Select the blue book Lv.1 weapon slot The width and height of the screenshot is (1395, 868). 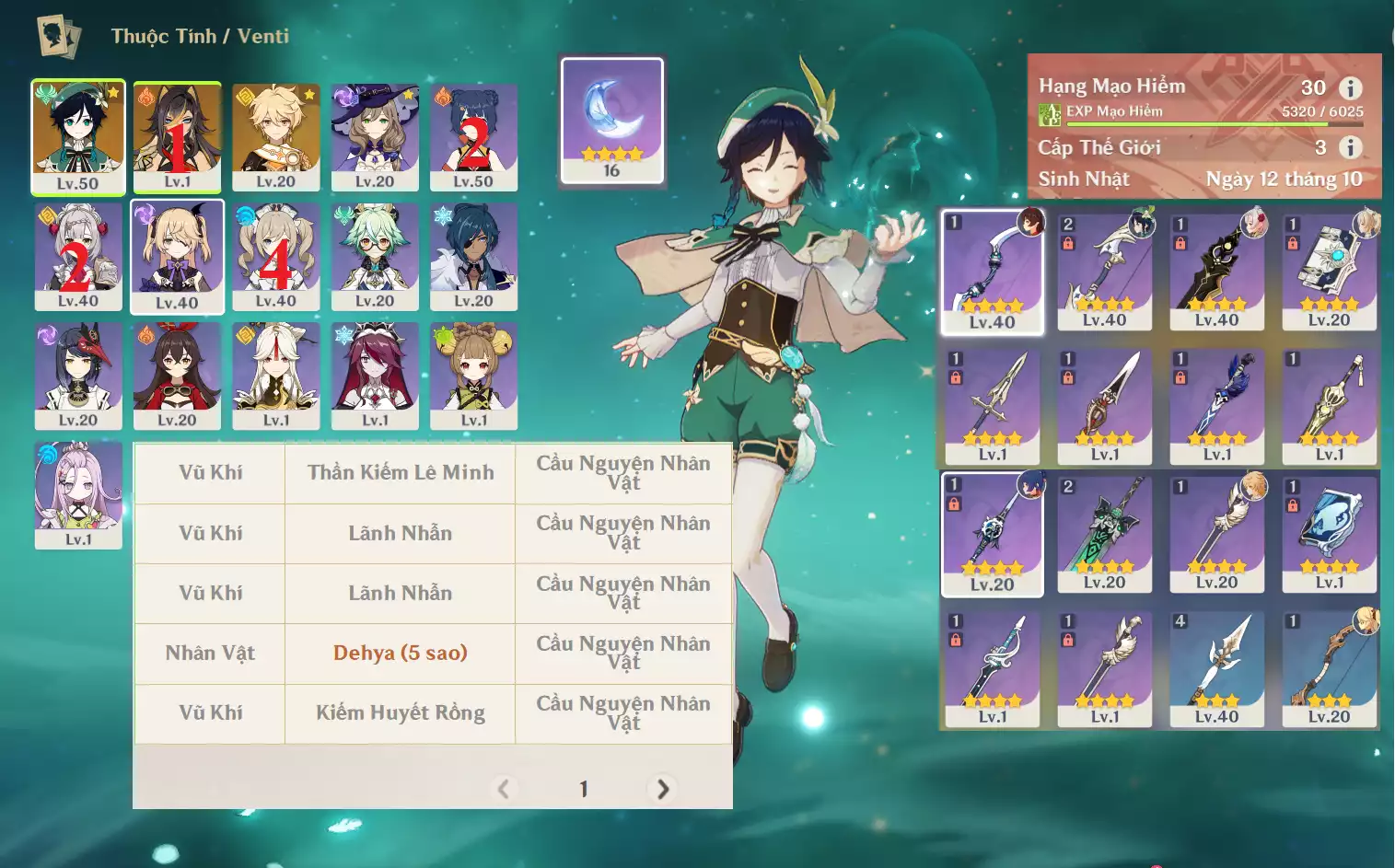pos(1329,533)
